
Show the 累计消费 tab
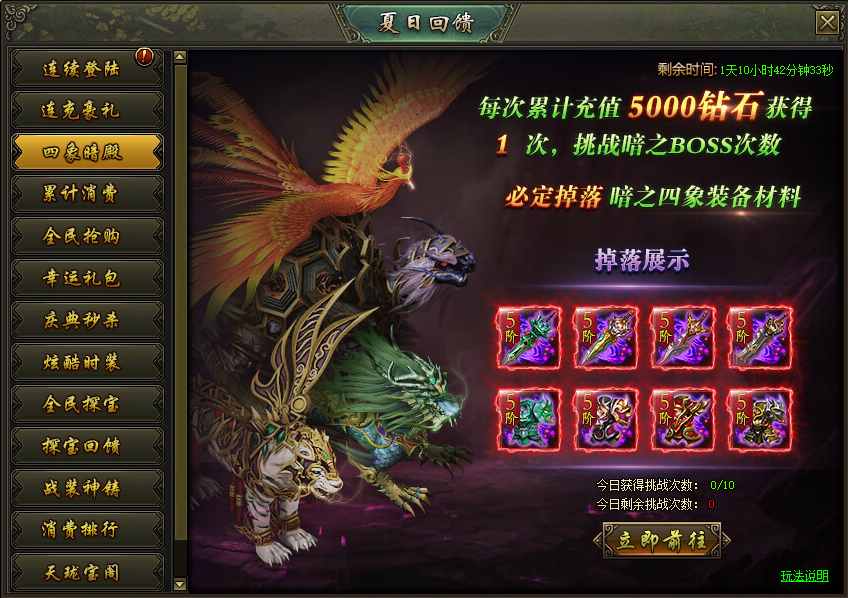(x=86, y=194)
